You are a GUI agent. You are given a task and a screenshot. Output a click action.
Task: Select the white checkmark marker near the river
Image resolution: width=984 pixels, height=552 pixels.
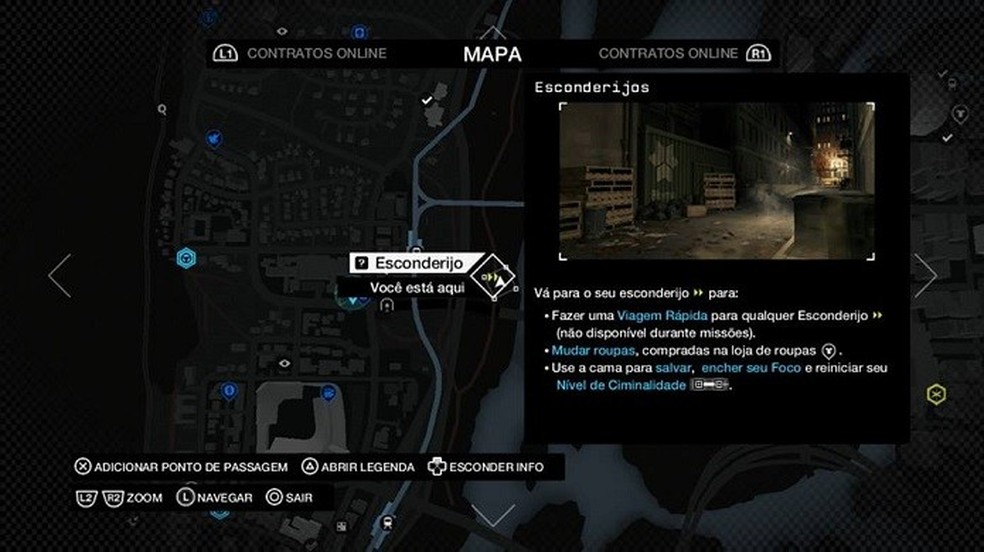427,100
